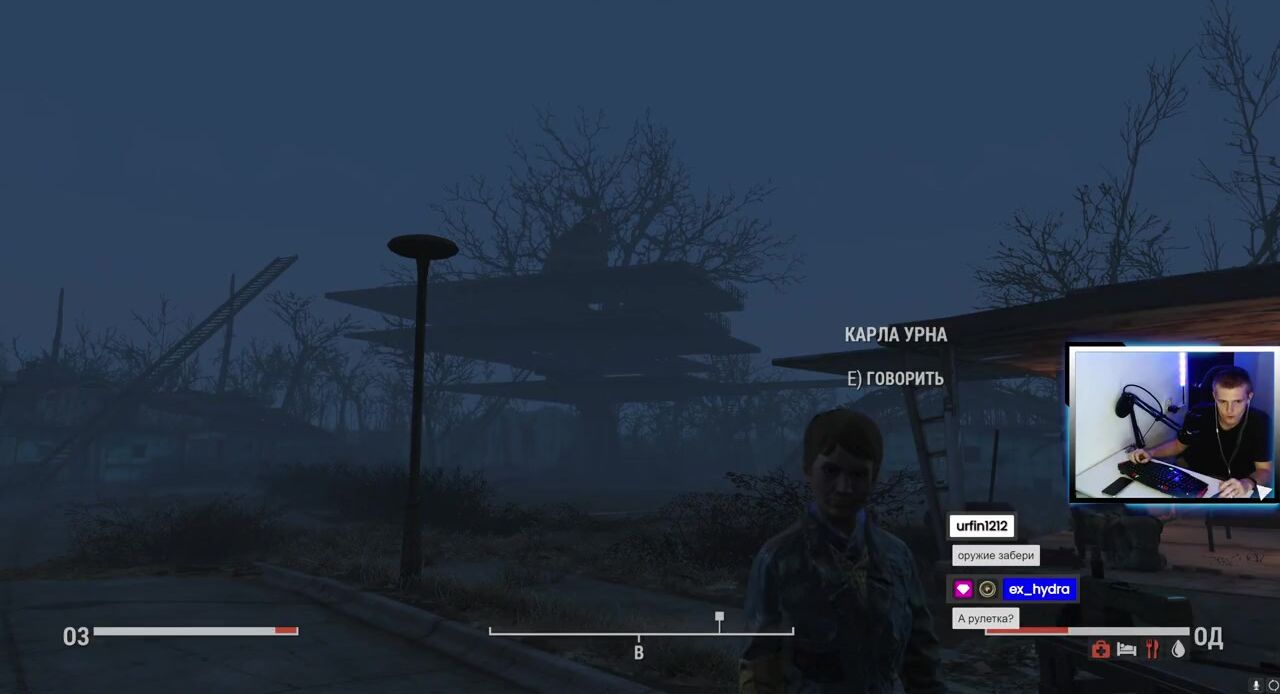Image resolution: width=1280 pixels, height=694 pixels.
Task: Select the streamer webcam overlay
Action: pyautogui.click(x=1173, y=423)
